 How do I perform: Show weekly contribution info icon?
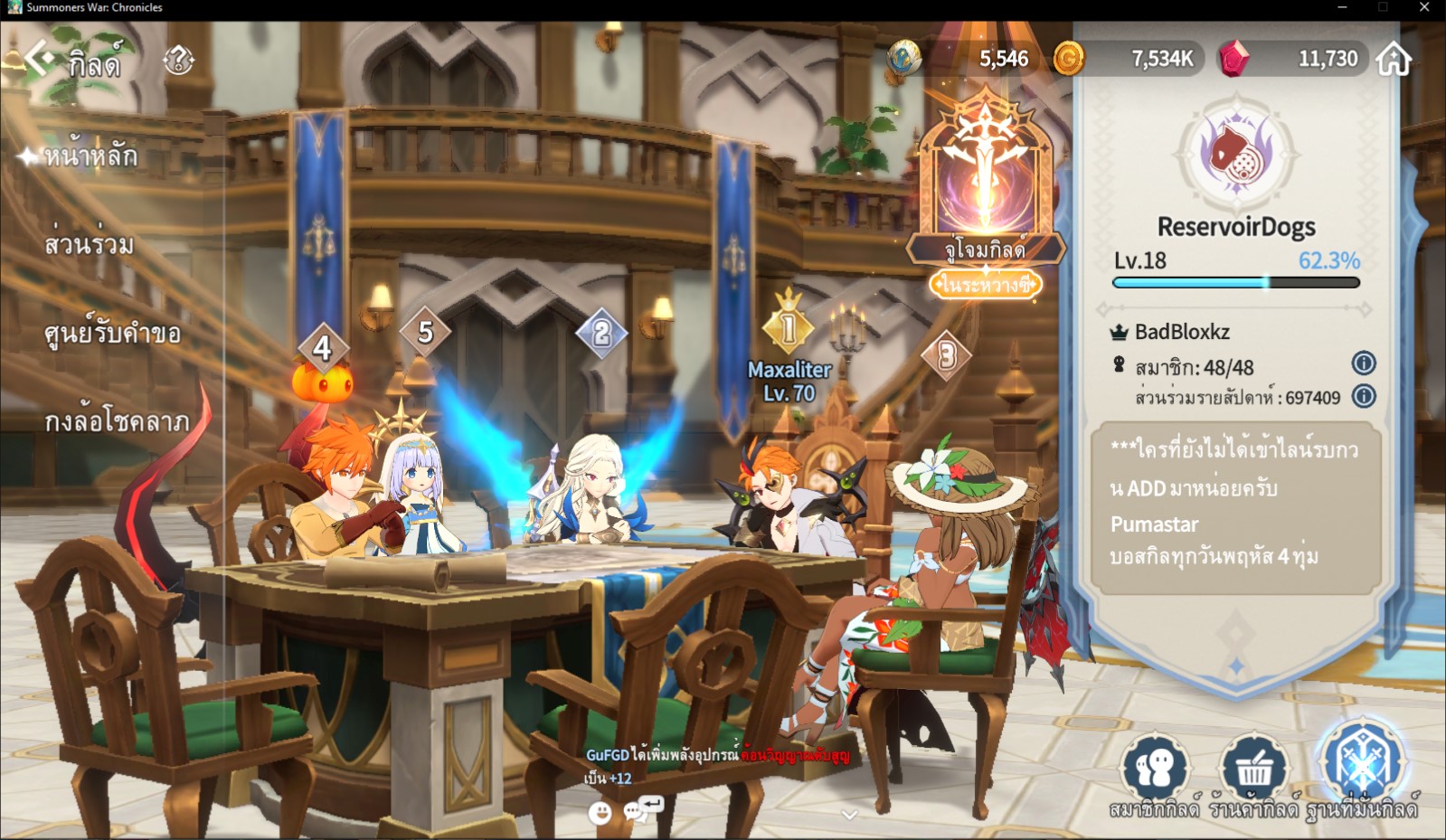1363,396
